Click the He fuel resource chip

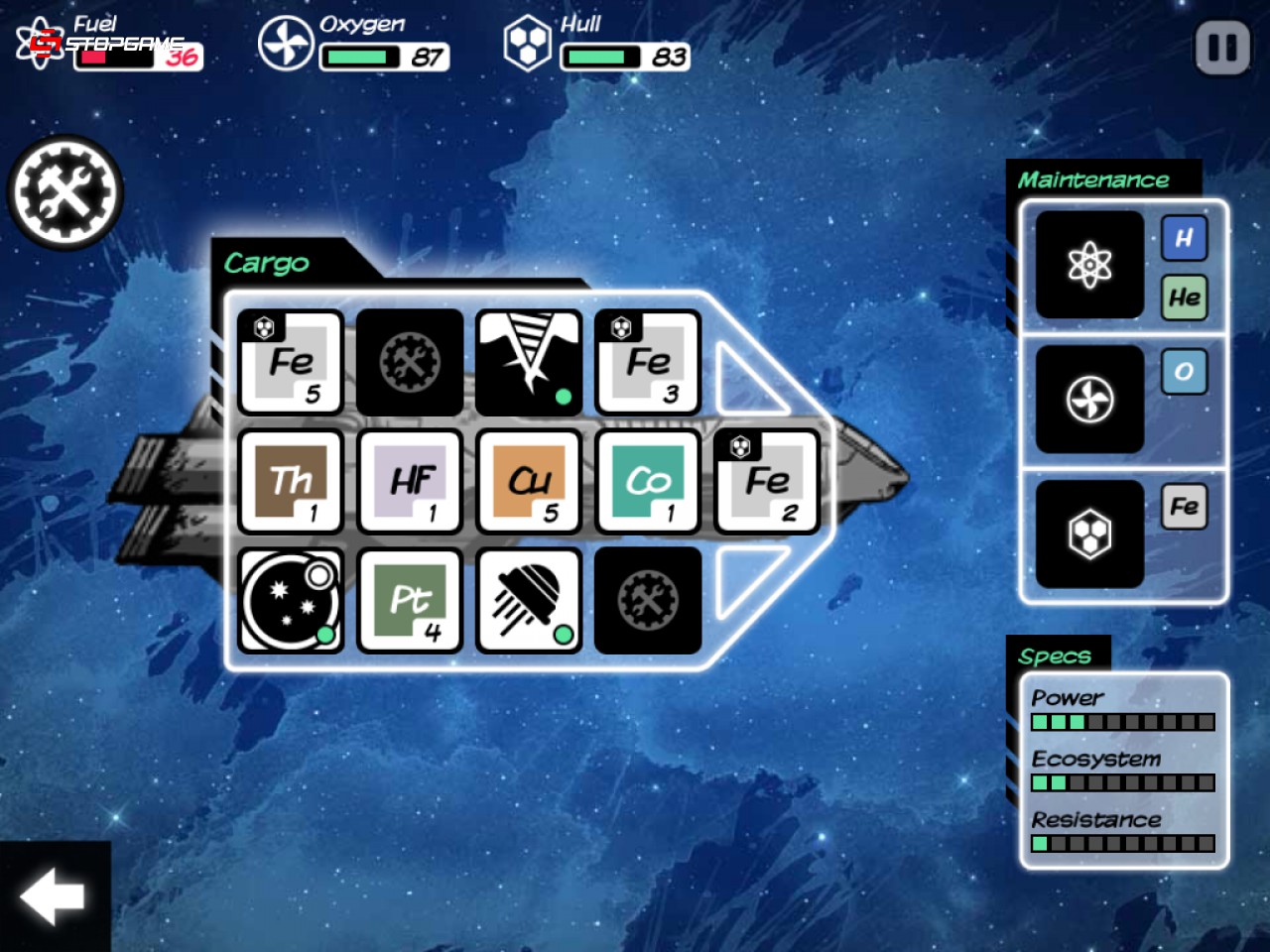[1184, 297]
